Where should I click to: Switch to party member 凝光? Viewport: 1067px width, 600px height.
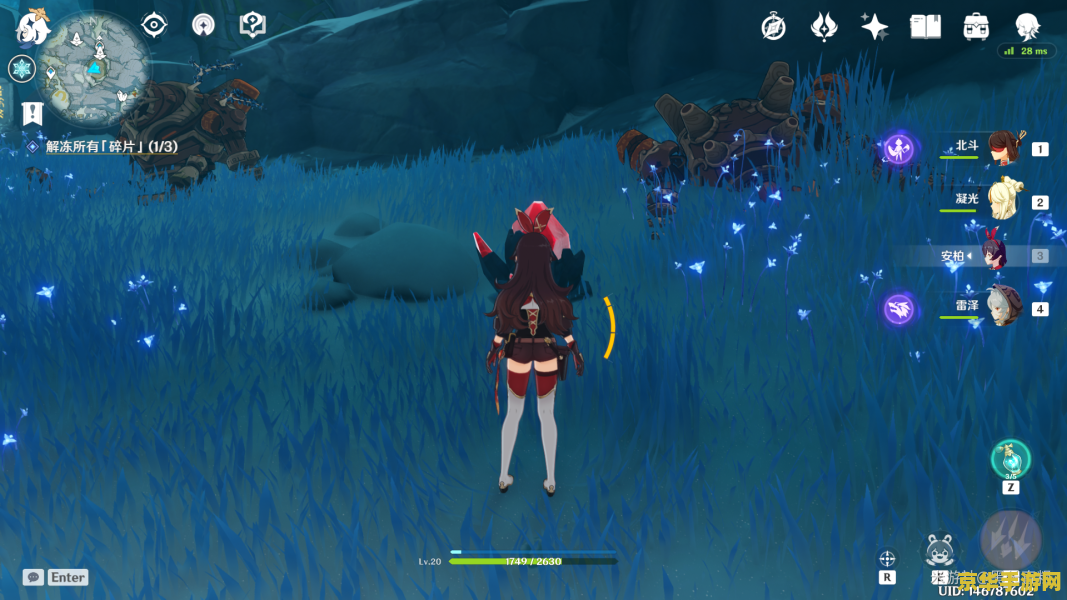(1001, 201)
